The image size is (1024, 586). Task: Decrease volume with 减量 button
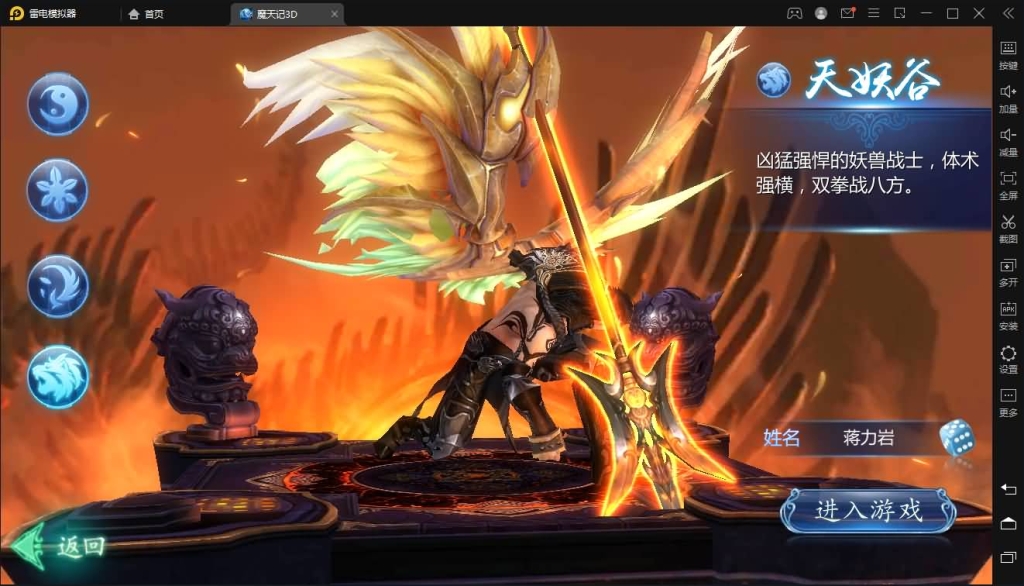pos(1008,141)
